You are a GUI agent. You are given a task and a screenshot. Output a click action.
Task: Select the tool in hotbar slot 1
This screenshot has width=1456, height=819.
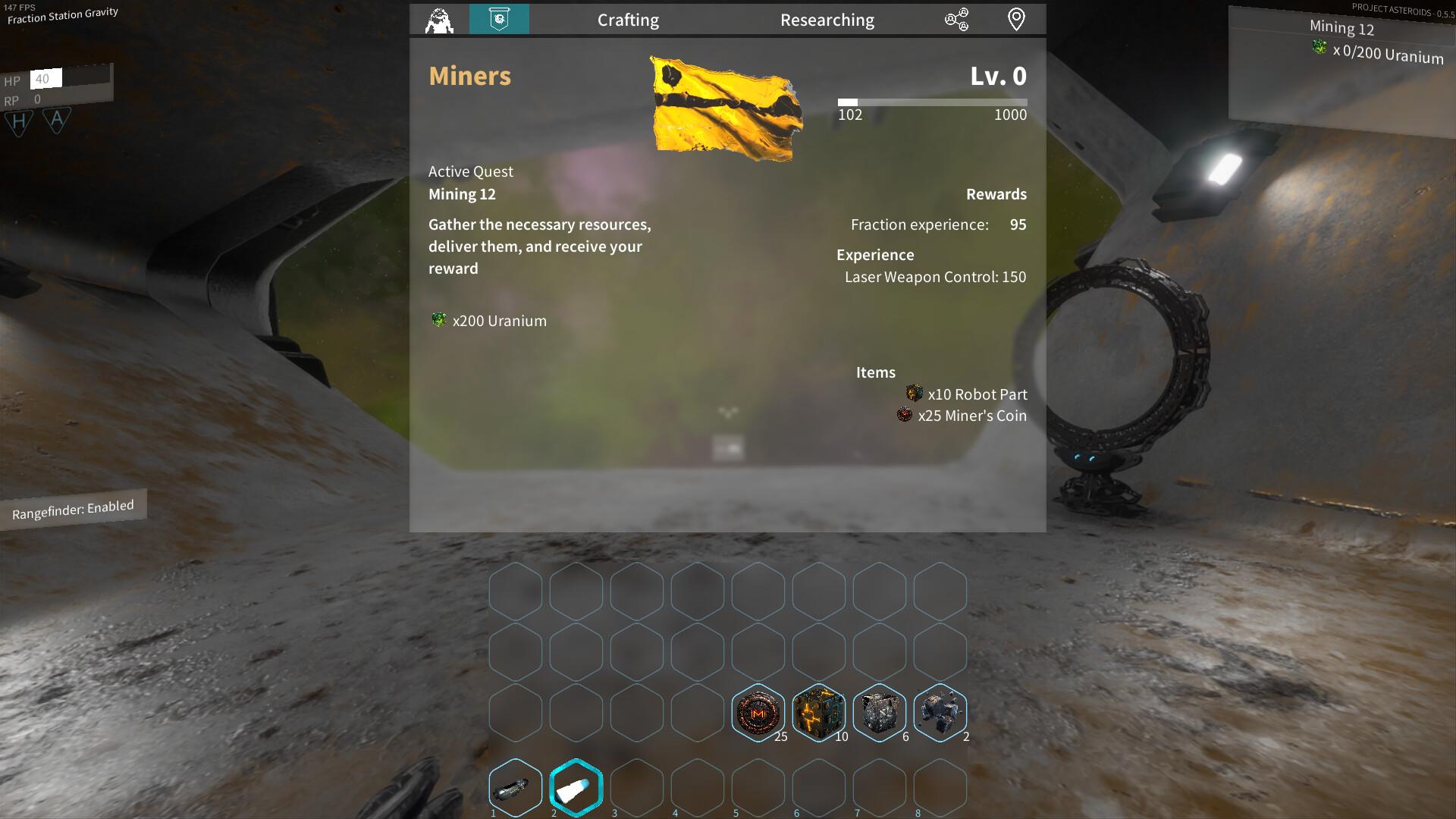pos(515,788)
